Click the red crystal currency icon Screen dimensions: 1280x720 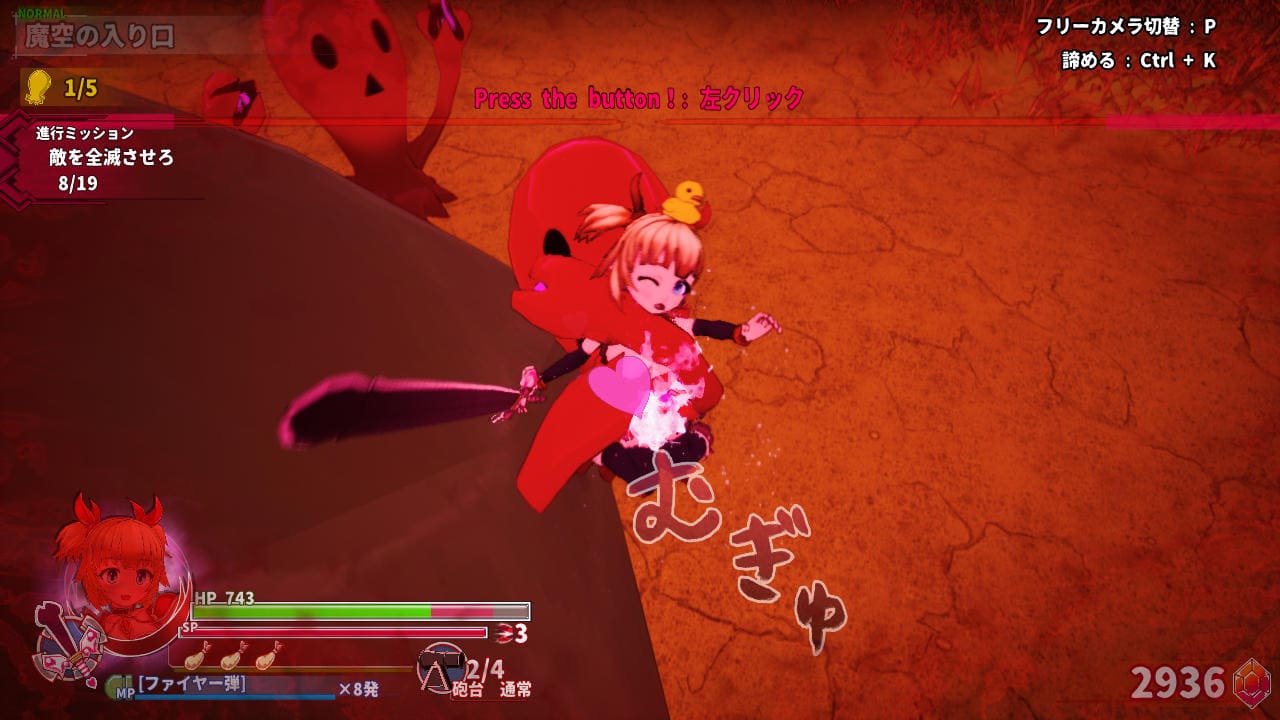(x=1251, y=683)
